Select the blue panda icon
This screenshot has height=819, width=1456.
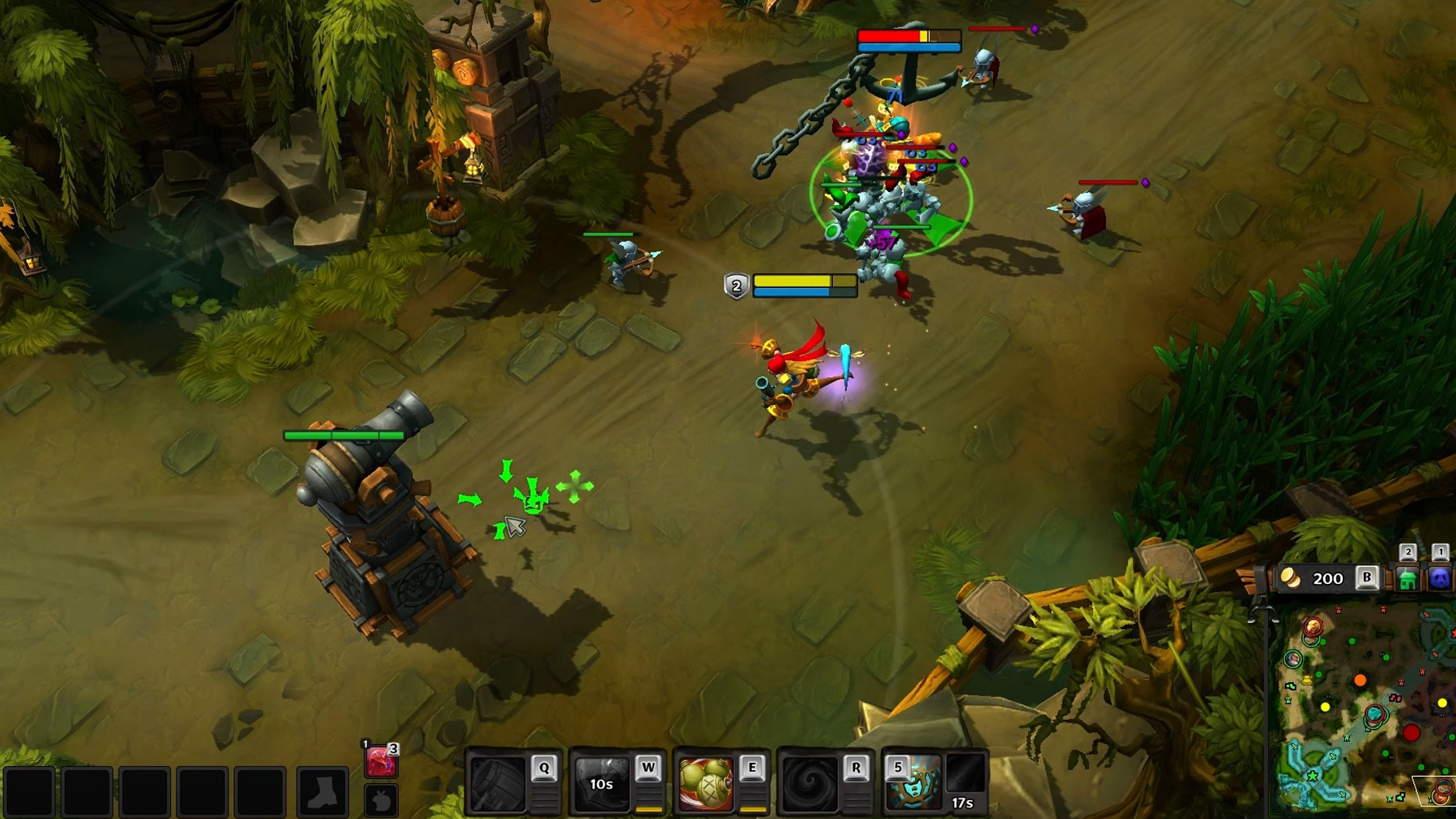(1440, 579)
